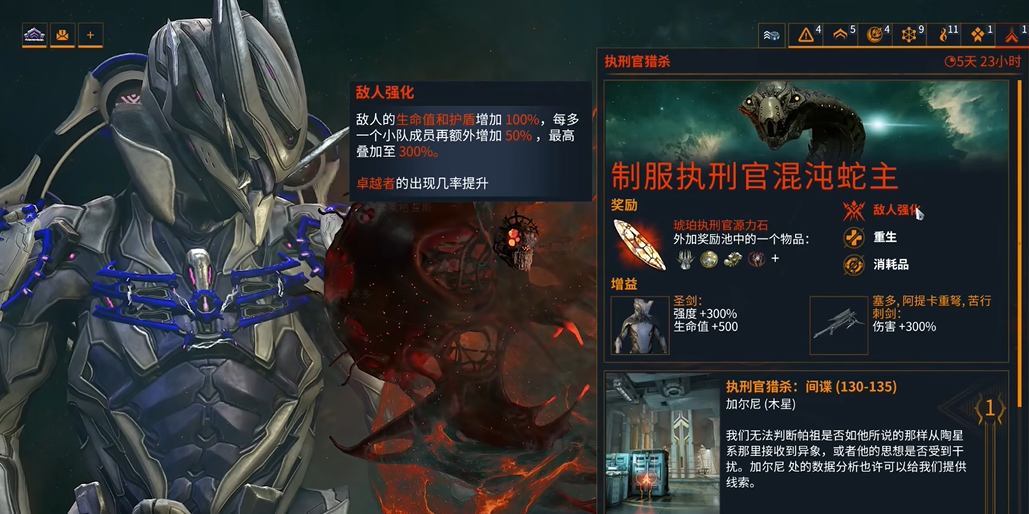The width and height of the screenshot is (1029, 514).
Task: Open the Warframe lotus emblem tab
Action: (x=35, y=35)
